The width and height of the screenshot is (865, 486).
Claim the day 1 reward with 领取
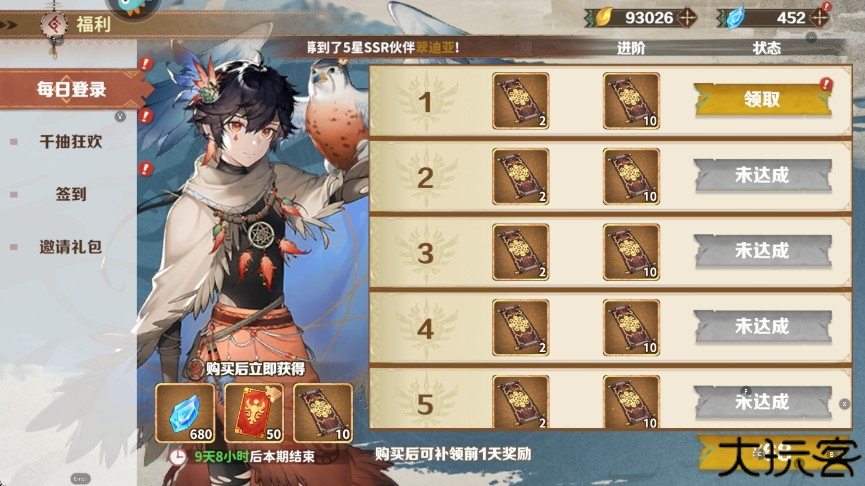click(x=762, y=100)
